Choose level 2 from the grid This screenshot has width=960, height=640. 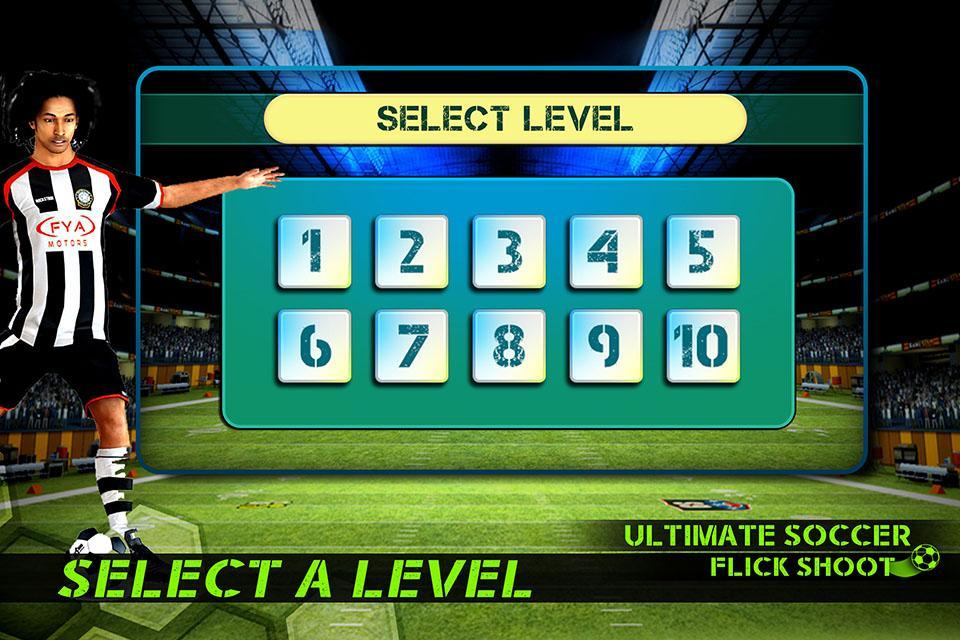411,252
